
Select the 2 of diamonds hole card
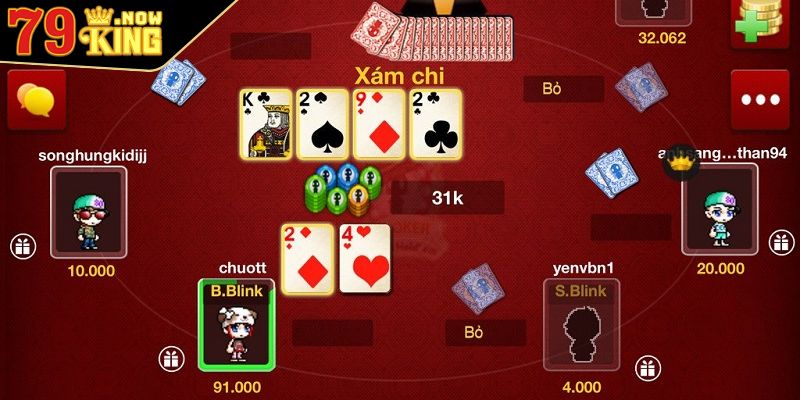(307, 258)
